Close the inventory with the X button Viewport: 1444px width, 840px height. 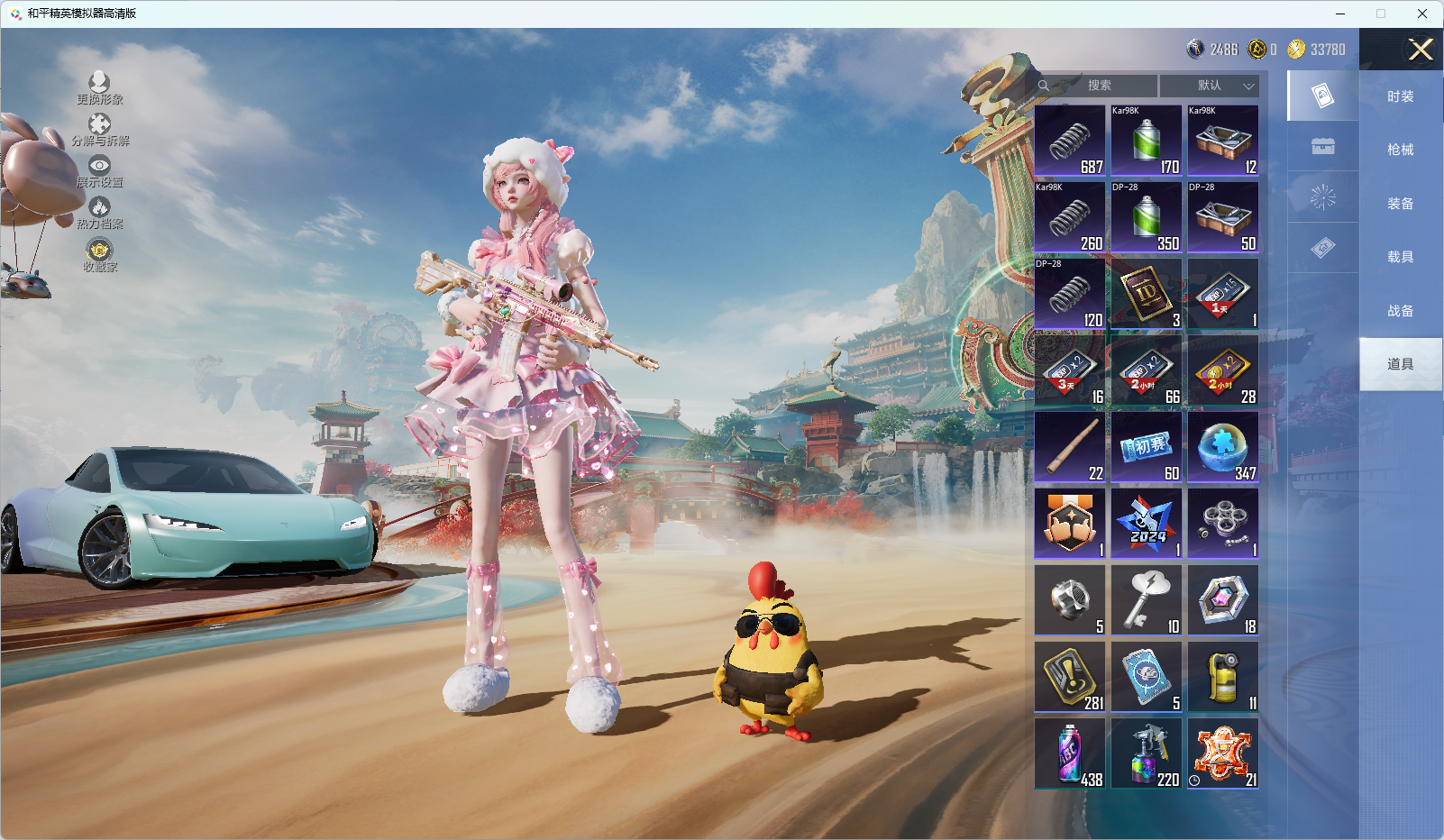click(x=1421, y=50)
